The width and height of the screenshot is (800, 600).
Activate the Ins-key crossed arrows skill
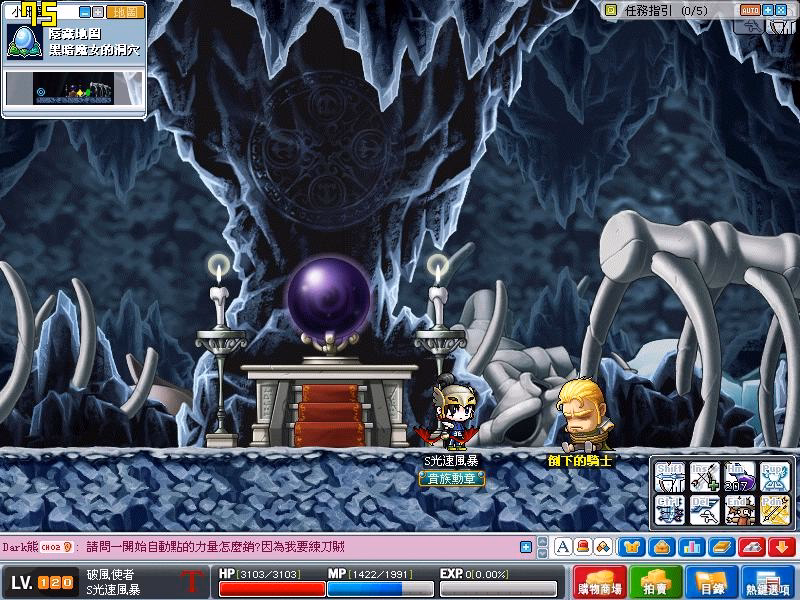pos(705,476)
